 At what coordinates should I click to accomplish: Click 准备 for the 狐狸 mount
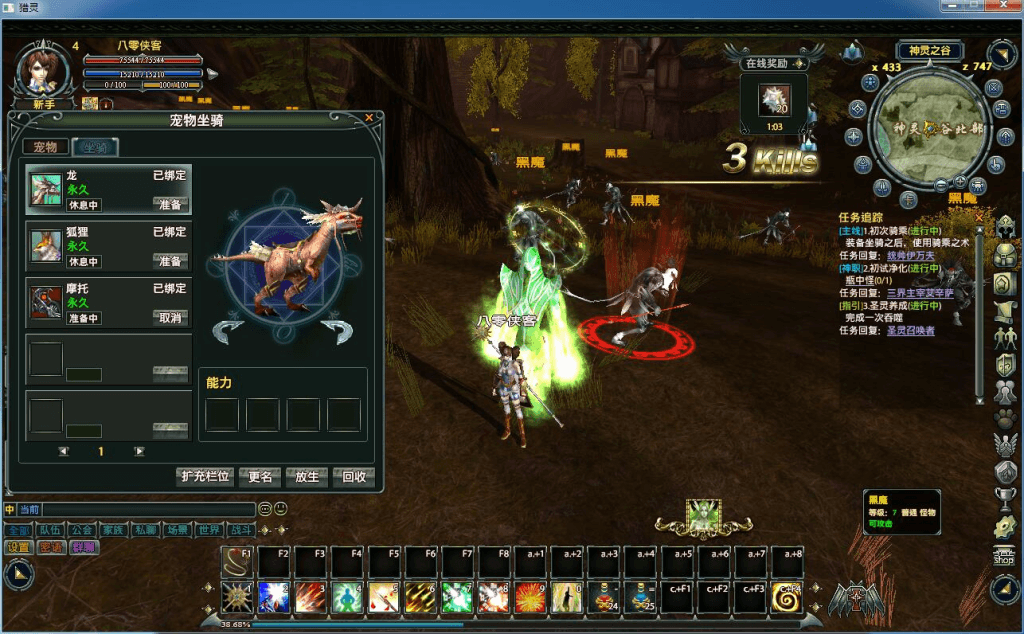click(x=169, y=261)
